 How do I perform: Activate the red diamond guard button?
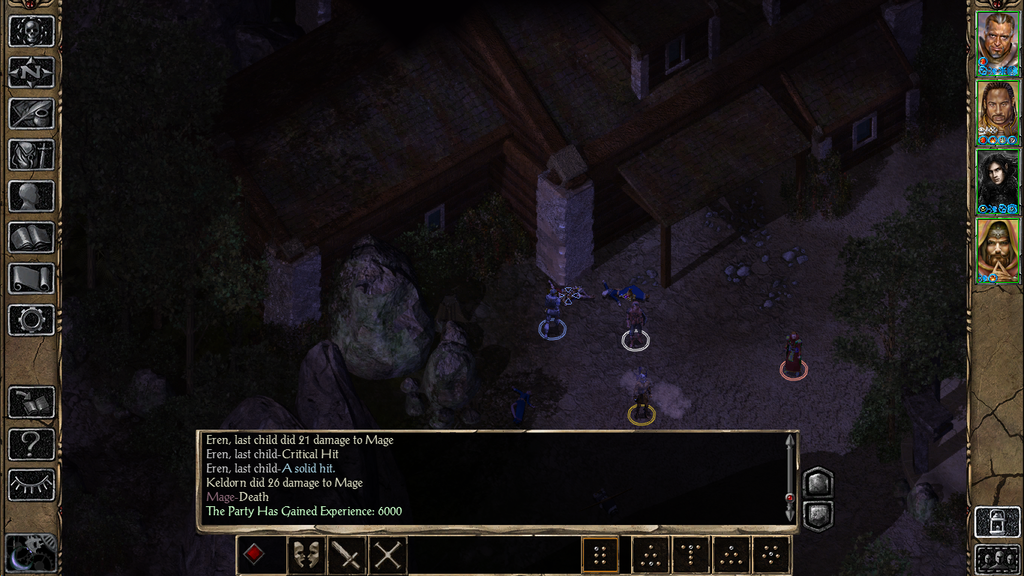(x=255, y=555)
